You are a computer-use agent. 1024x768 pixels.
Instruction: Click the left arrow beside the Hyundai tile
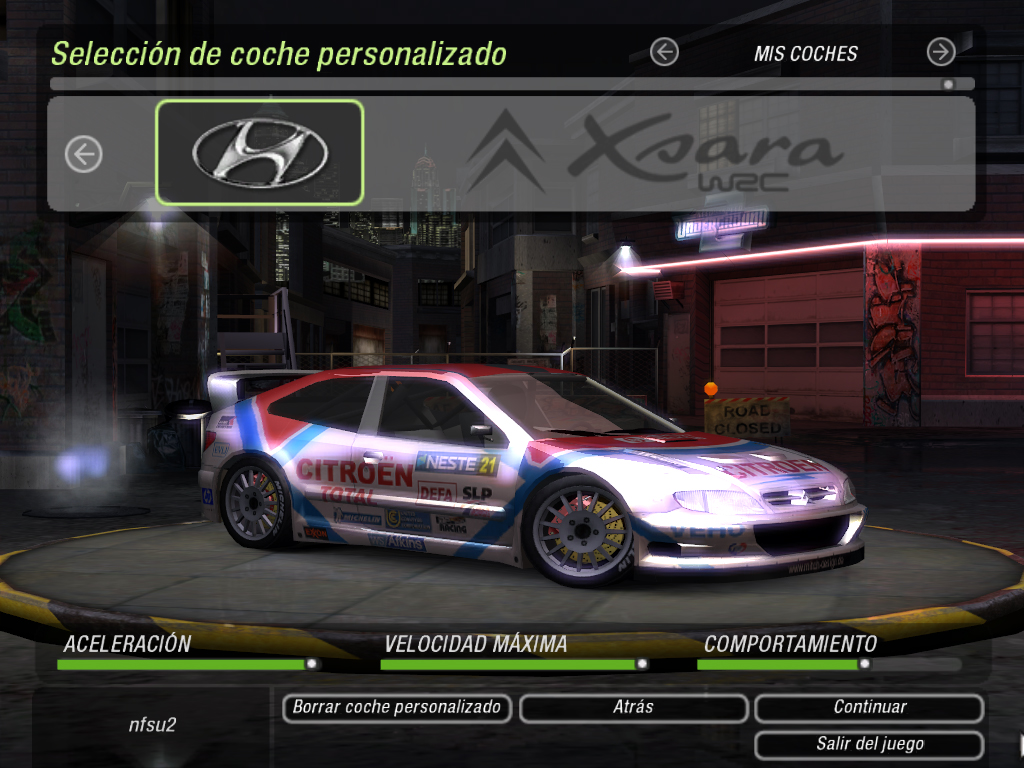[x=84, y=154]
